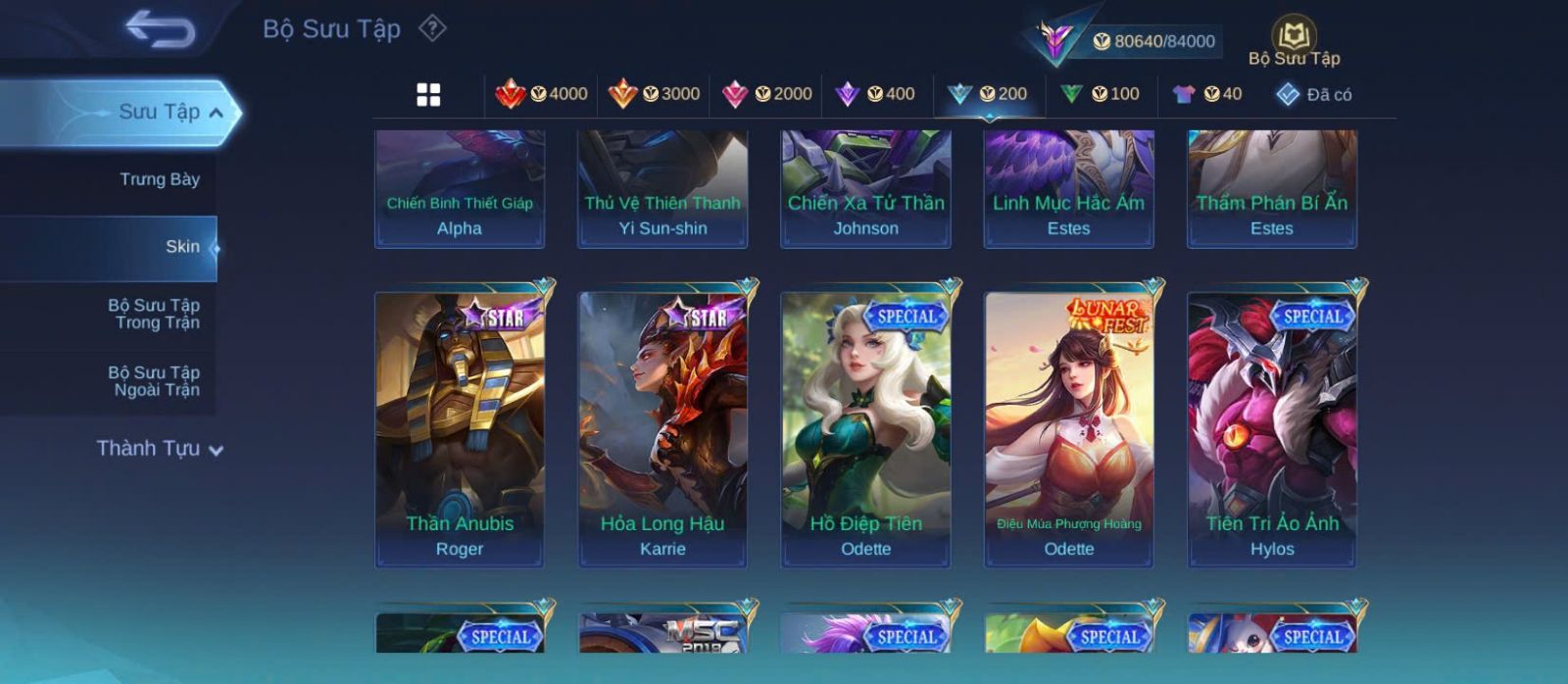Show all skins with grid filter
This screenshot has width=1568, height=684.
click(428, 95)
